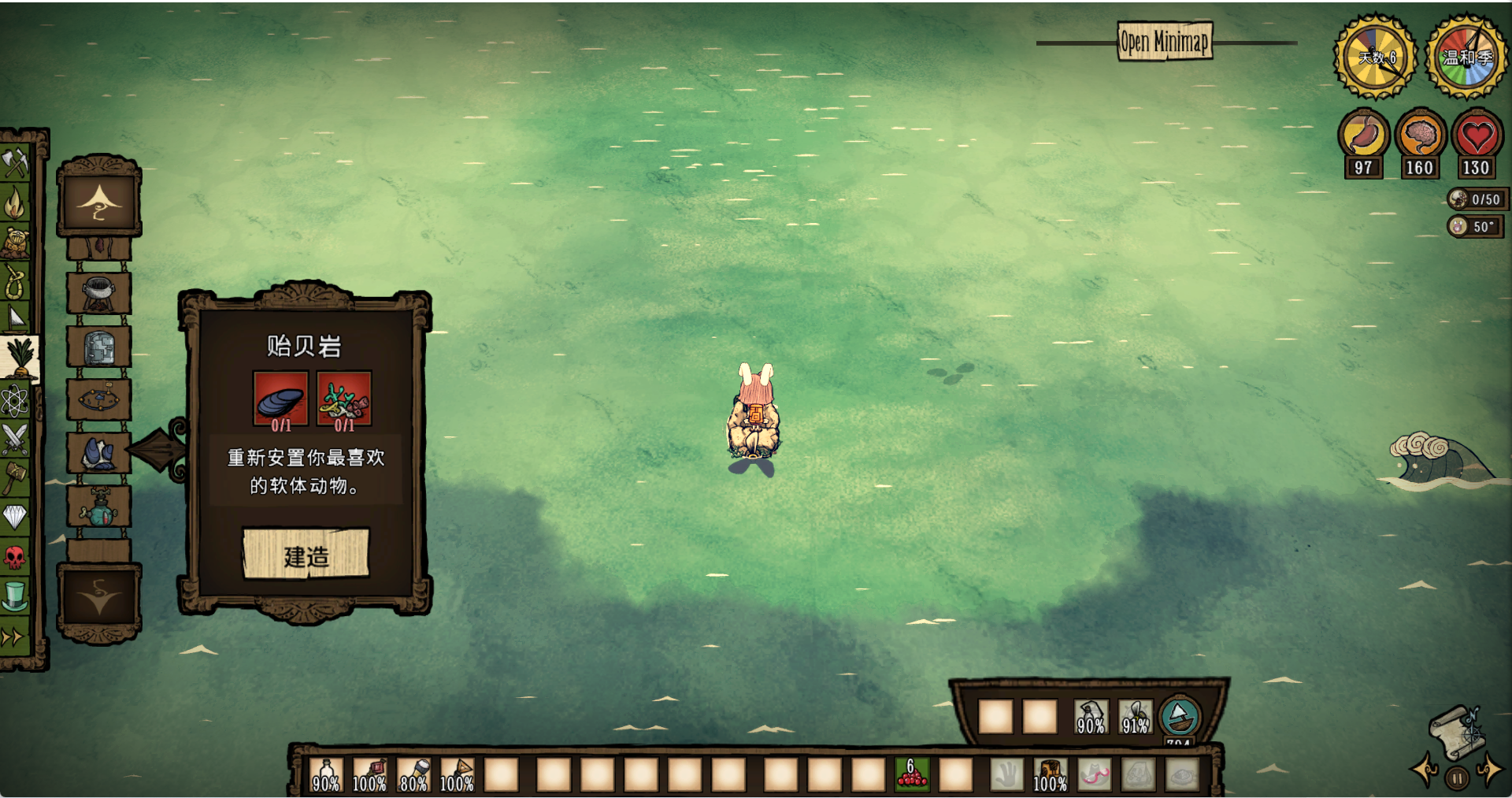This screenshot has height=798, width=1512.
Task: Select the ice box recipe
Action: coord(99,347)
